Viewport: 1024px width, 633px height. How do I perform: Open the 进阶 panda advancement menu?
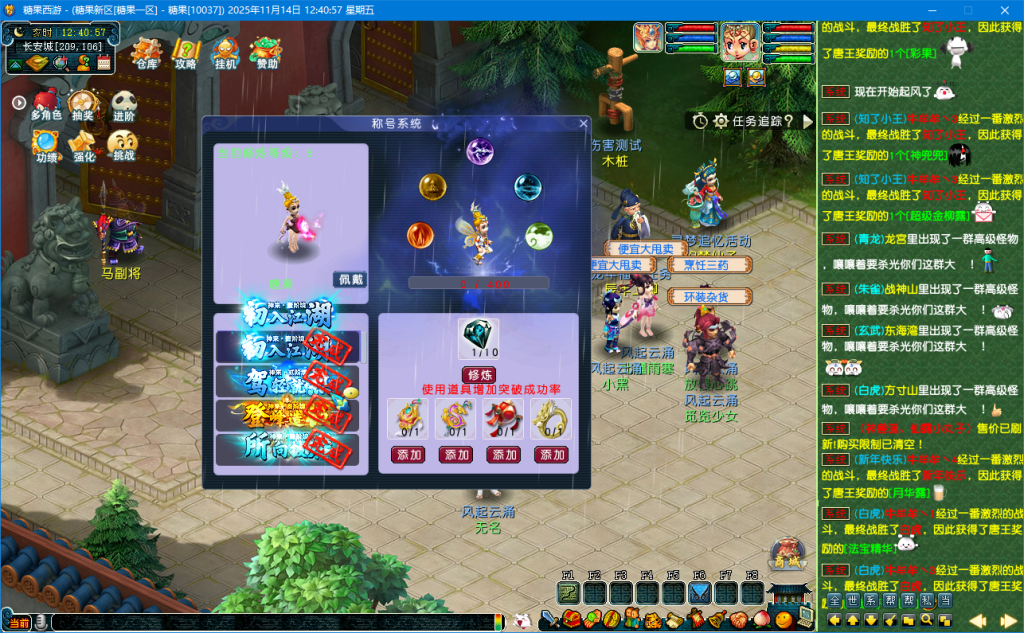(123, 105)
